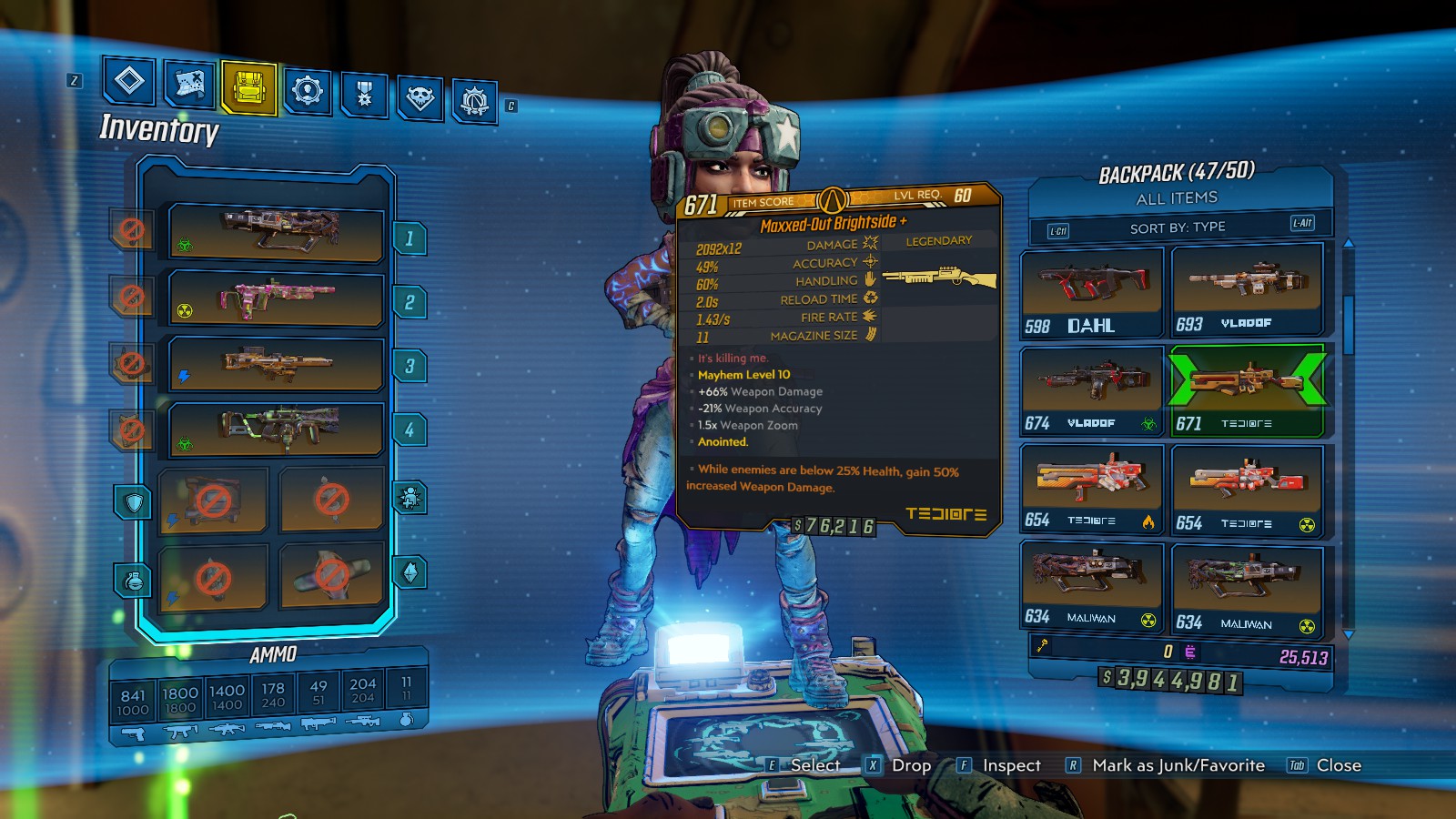Image resolution: width=1456 pixels, height=819 pixels.
Task: Select the 654 Tediore fire-element weapon
Action: pos(1091,489)
